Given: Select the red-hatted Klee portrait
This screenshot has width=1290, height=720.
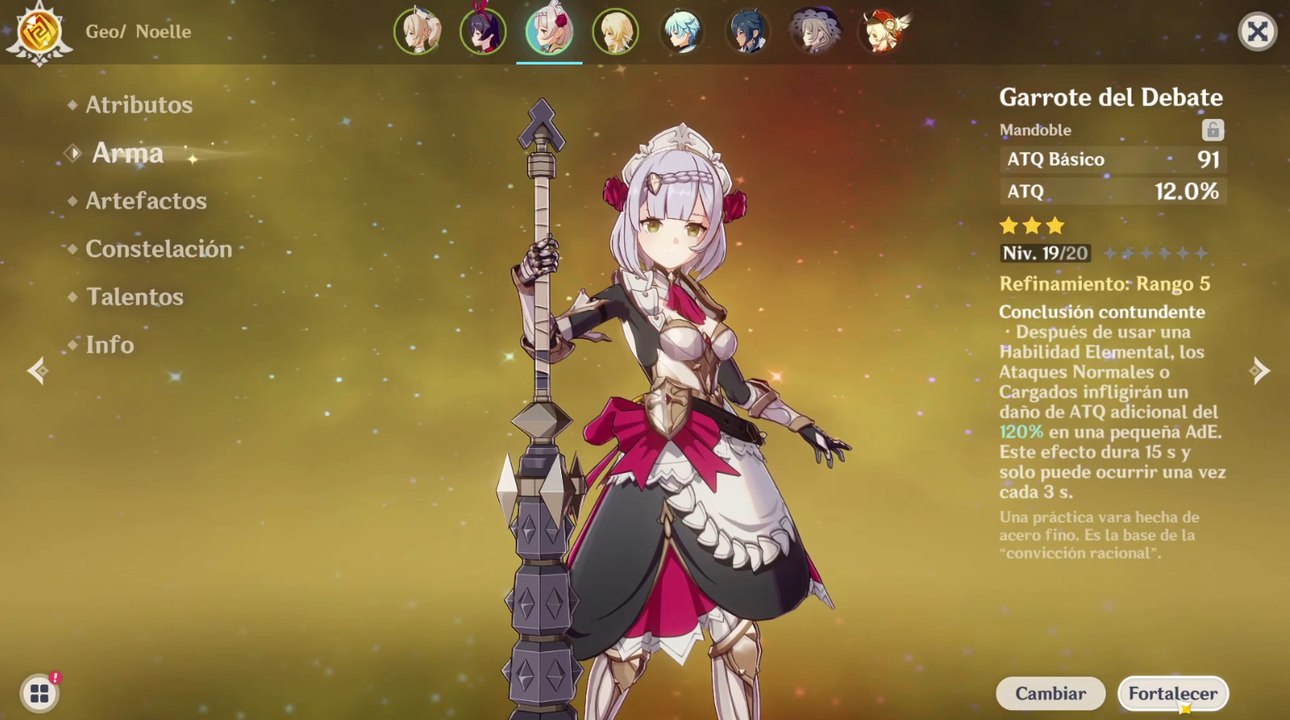Looking at the screenshot, I should coord(881,32).
